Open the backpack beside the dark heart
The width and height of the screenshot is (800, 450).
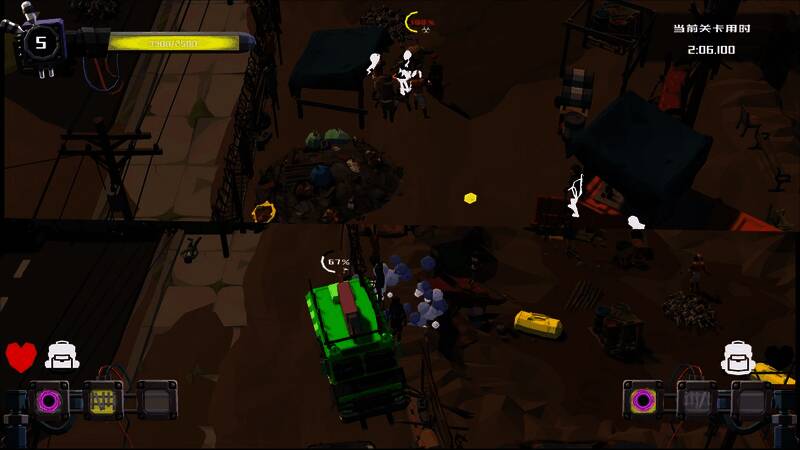click(737, 355)
